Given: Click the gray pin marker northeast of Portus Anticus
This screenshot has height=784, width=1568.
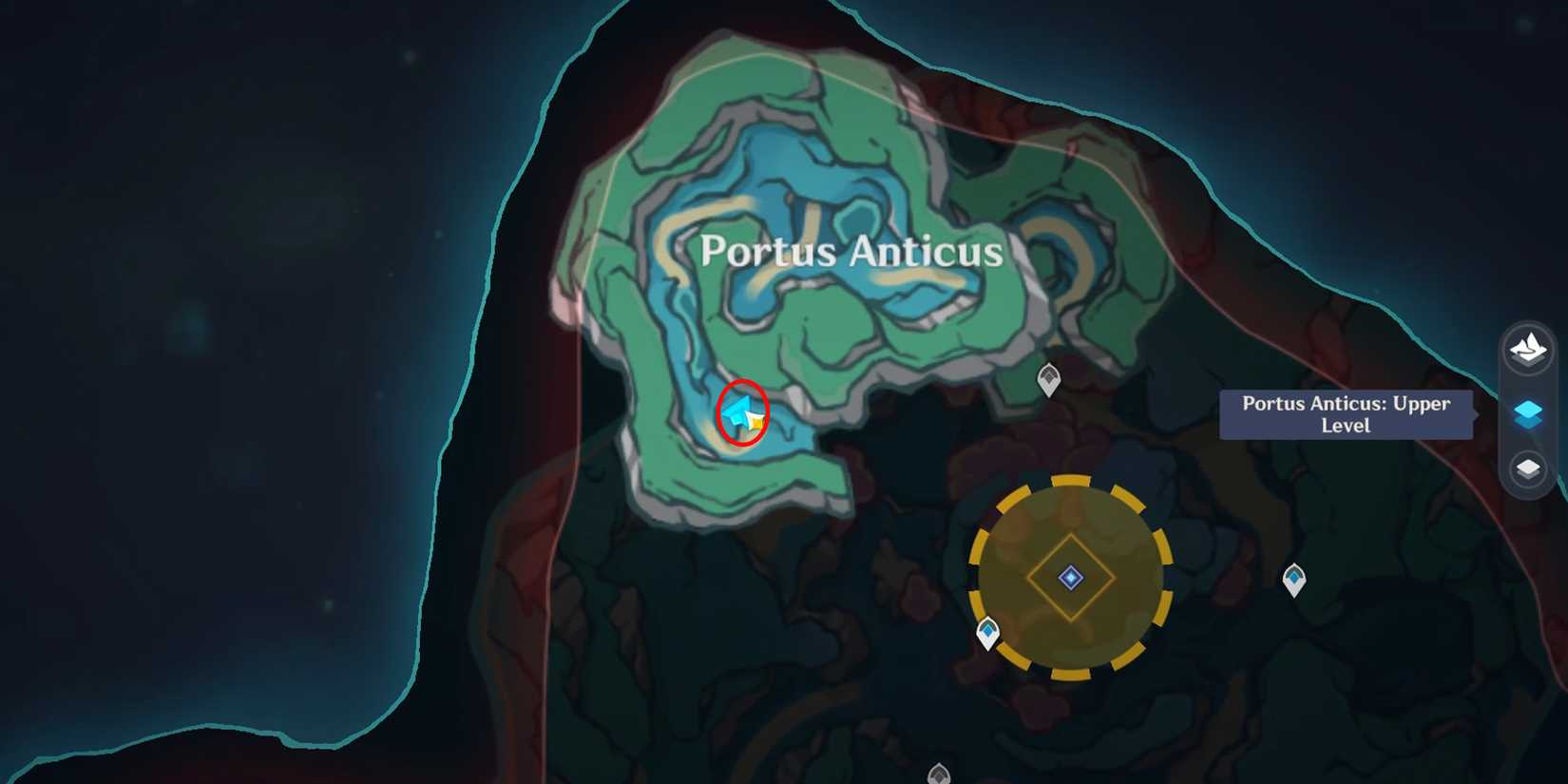Looking at the screenshot, I should click(x=1048, y=378).
